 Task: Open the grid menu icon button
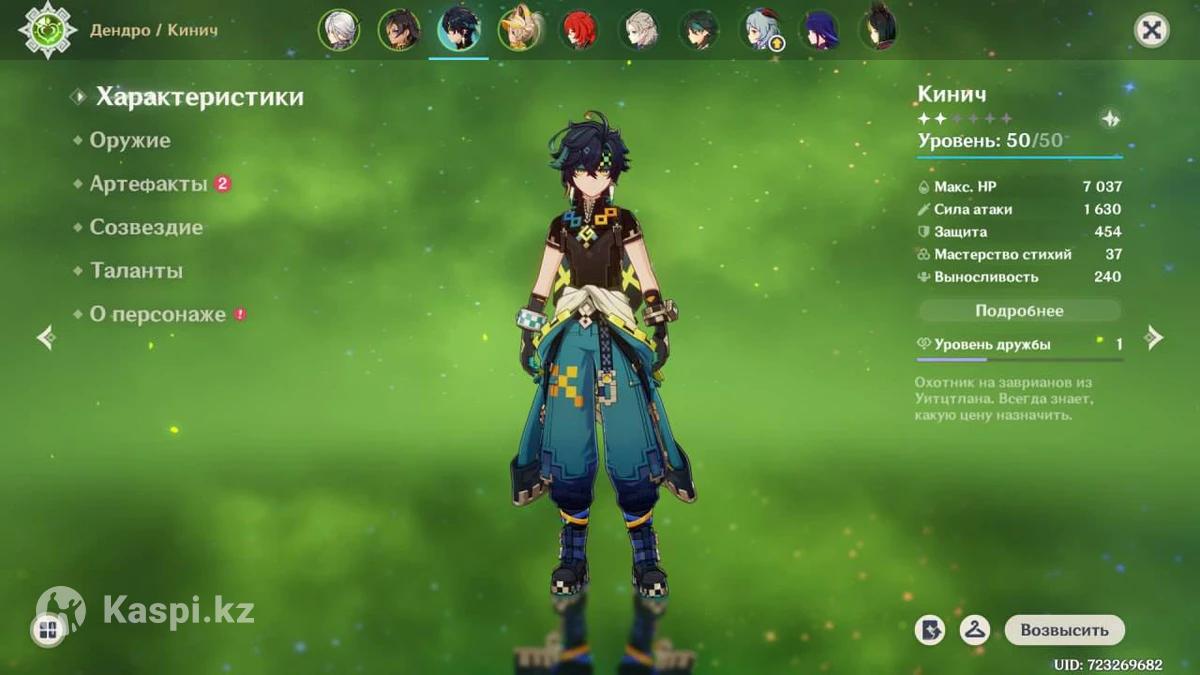coord(47,630)
